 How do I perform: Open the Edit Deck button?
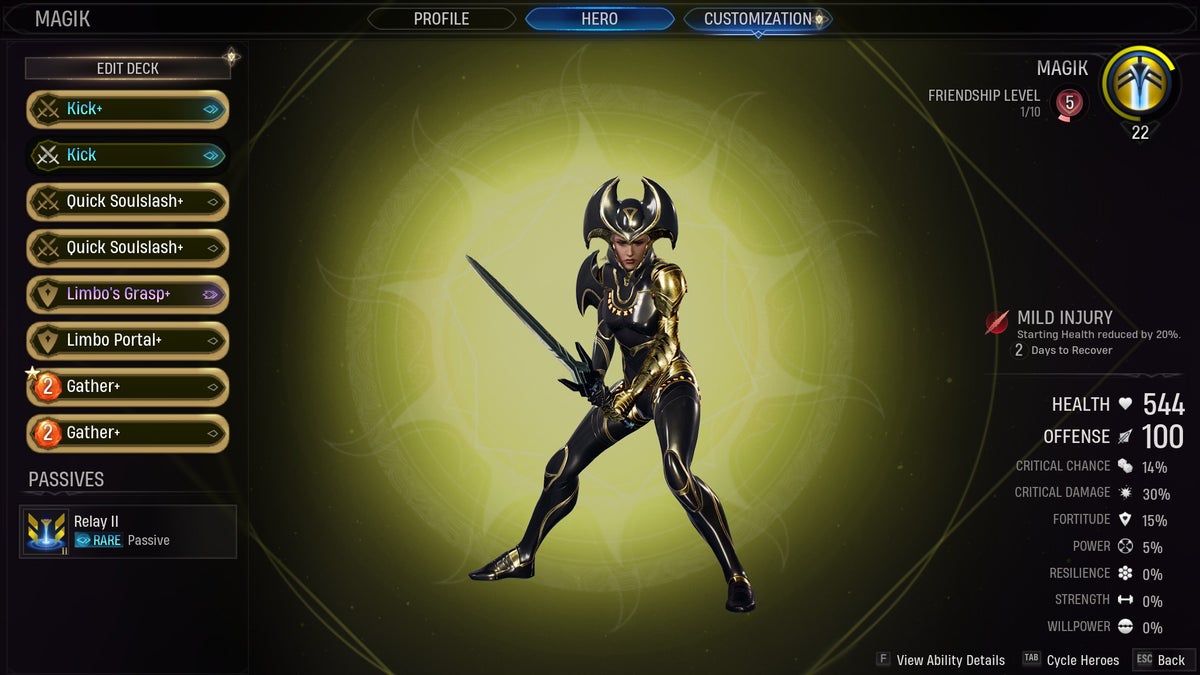coord(127,68)
